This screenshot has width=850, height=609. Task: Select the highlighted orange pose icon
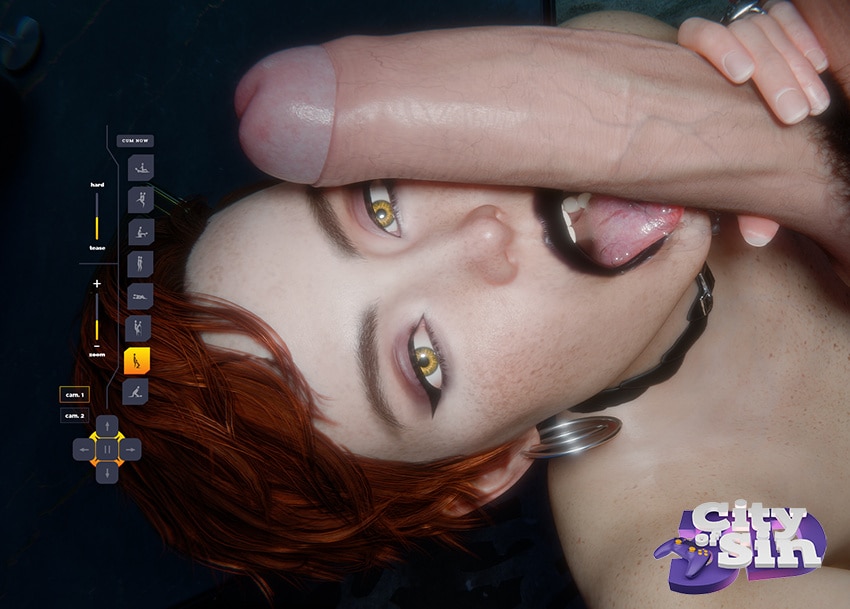point(136,360)
